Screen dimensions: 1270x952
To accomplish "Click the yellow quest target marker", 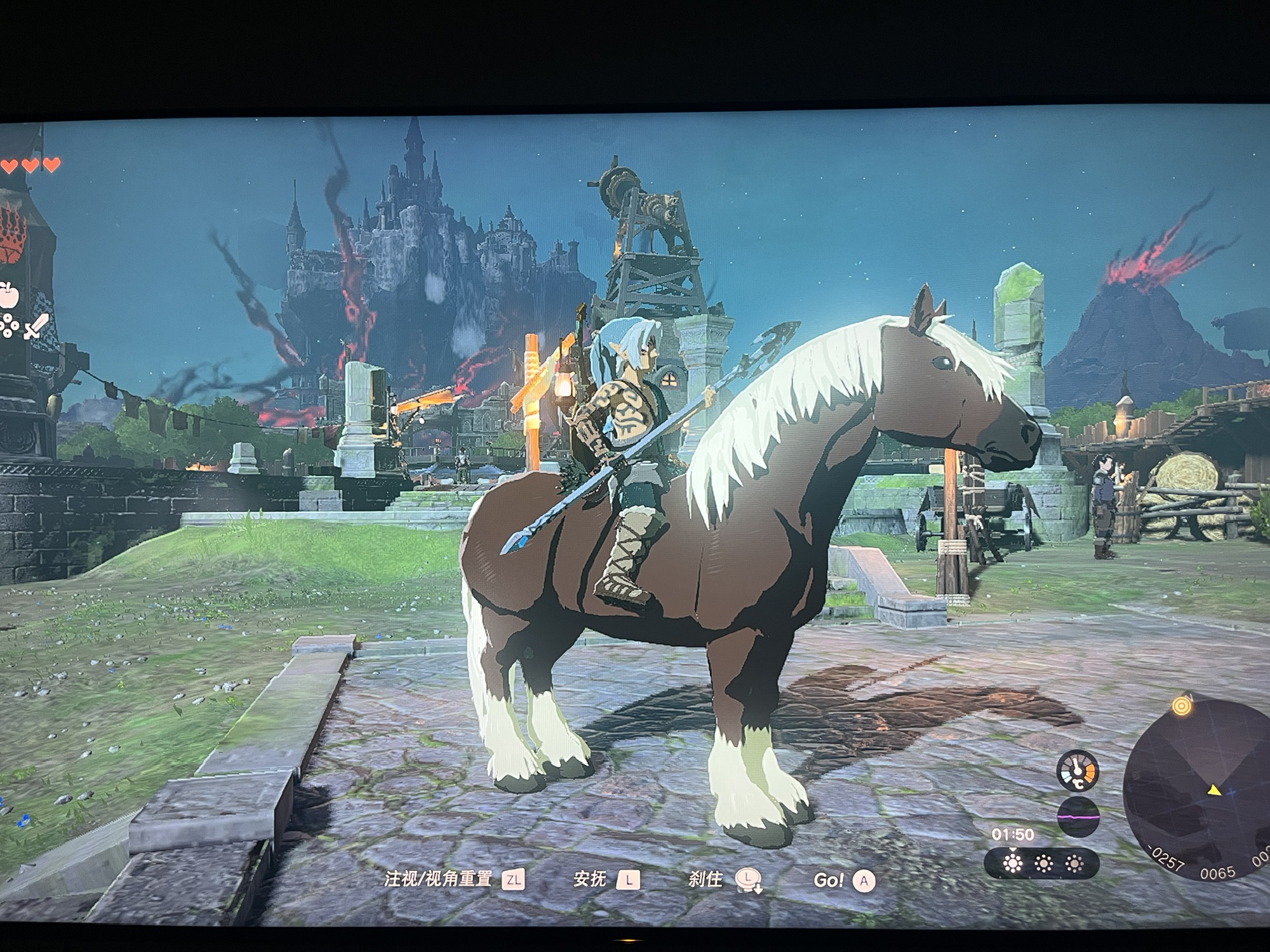I will [x=1180, y=705].
